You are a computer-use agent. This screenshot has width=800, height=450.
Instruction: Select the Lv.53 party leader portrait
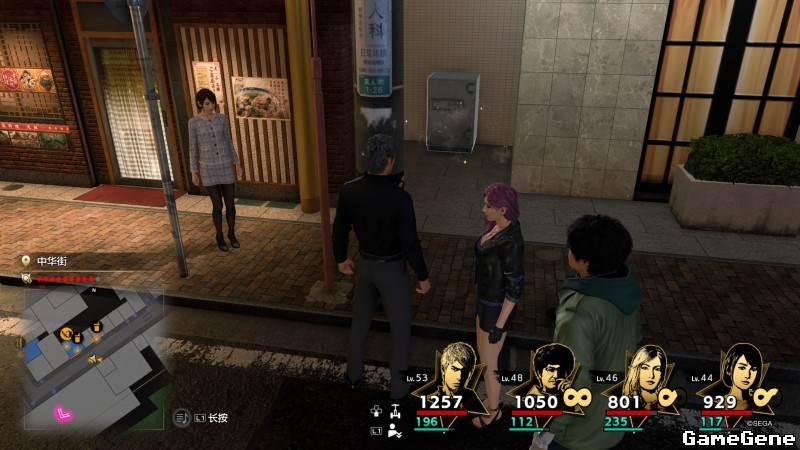click(x=462, y=372)
